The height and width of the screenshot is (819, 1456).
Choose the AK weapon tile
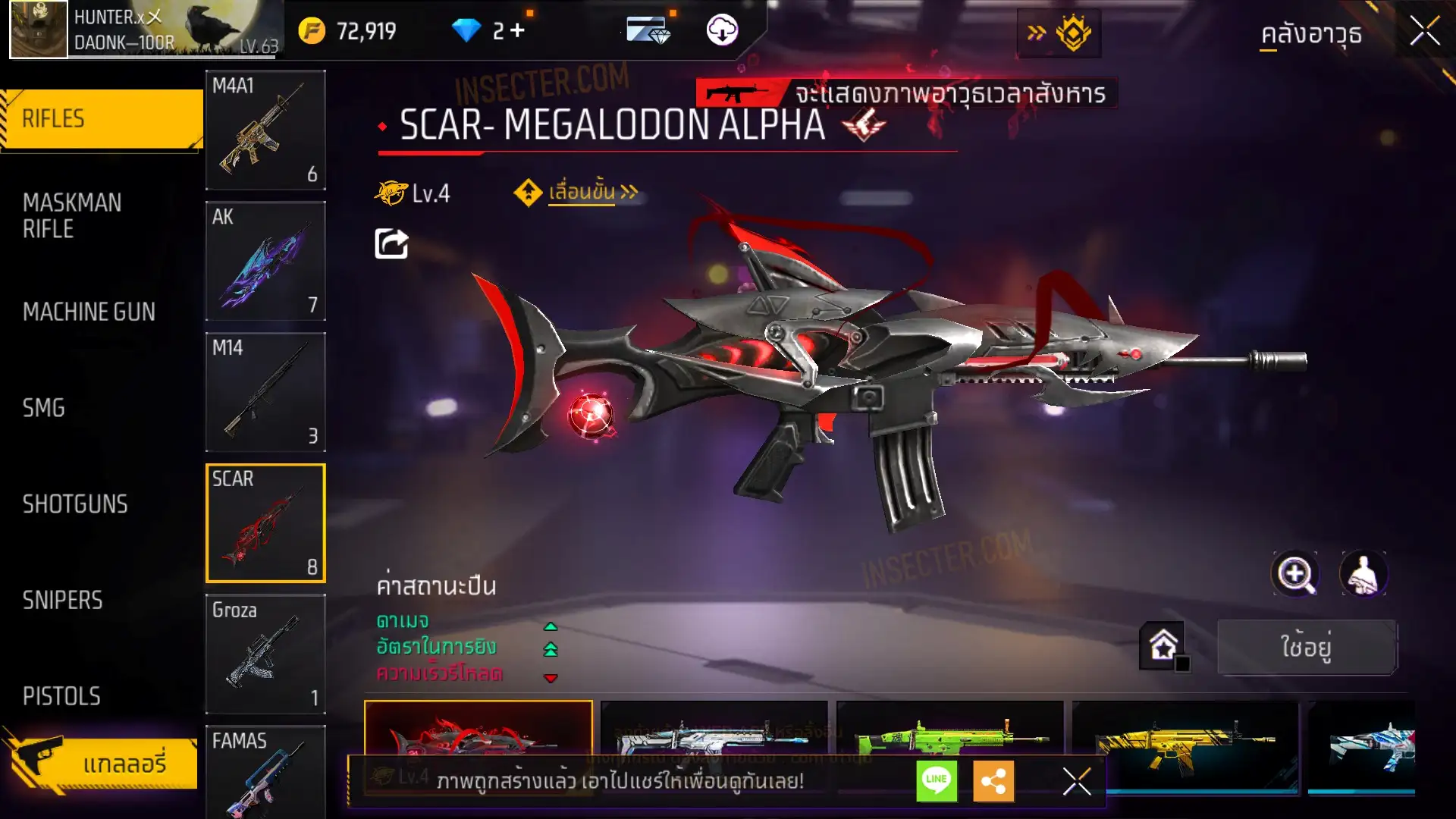[x=265, y=261]
